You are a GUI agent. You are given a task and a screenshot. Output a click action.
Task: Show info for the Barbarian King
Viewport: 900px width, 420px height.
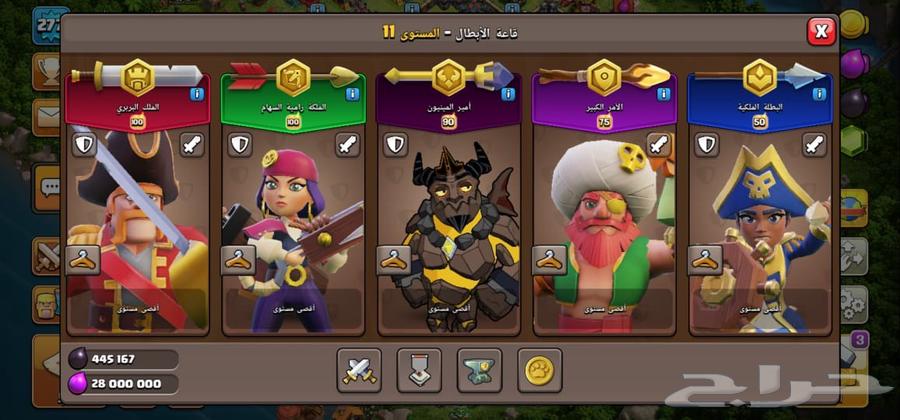[196, 94]
